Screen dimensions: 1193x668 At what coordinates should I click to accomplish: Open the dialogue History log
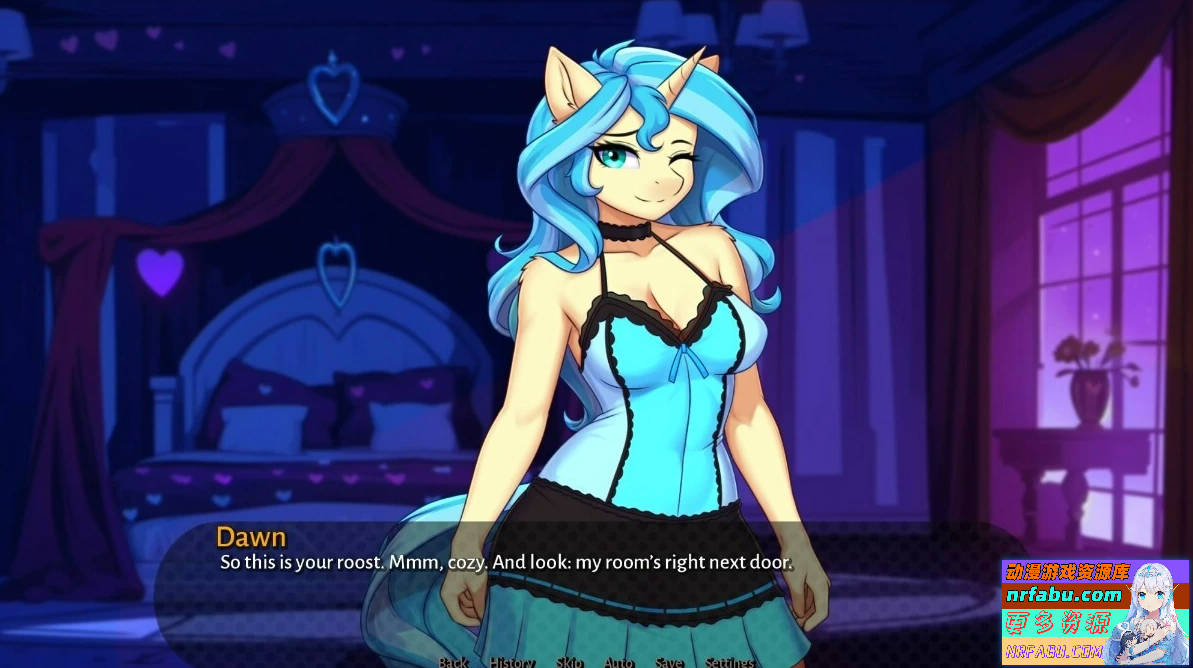512,662
